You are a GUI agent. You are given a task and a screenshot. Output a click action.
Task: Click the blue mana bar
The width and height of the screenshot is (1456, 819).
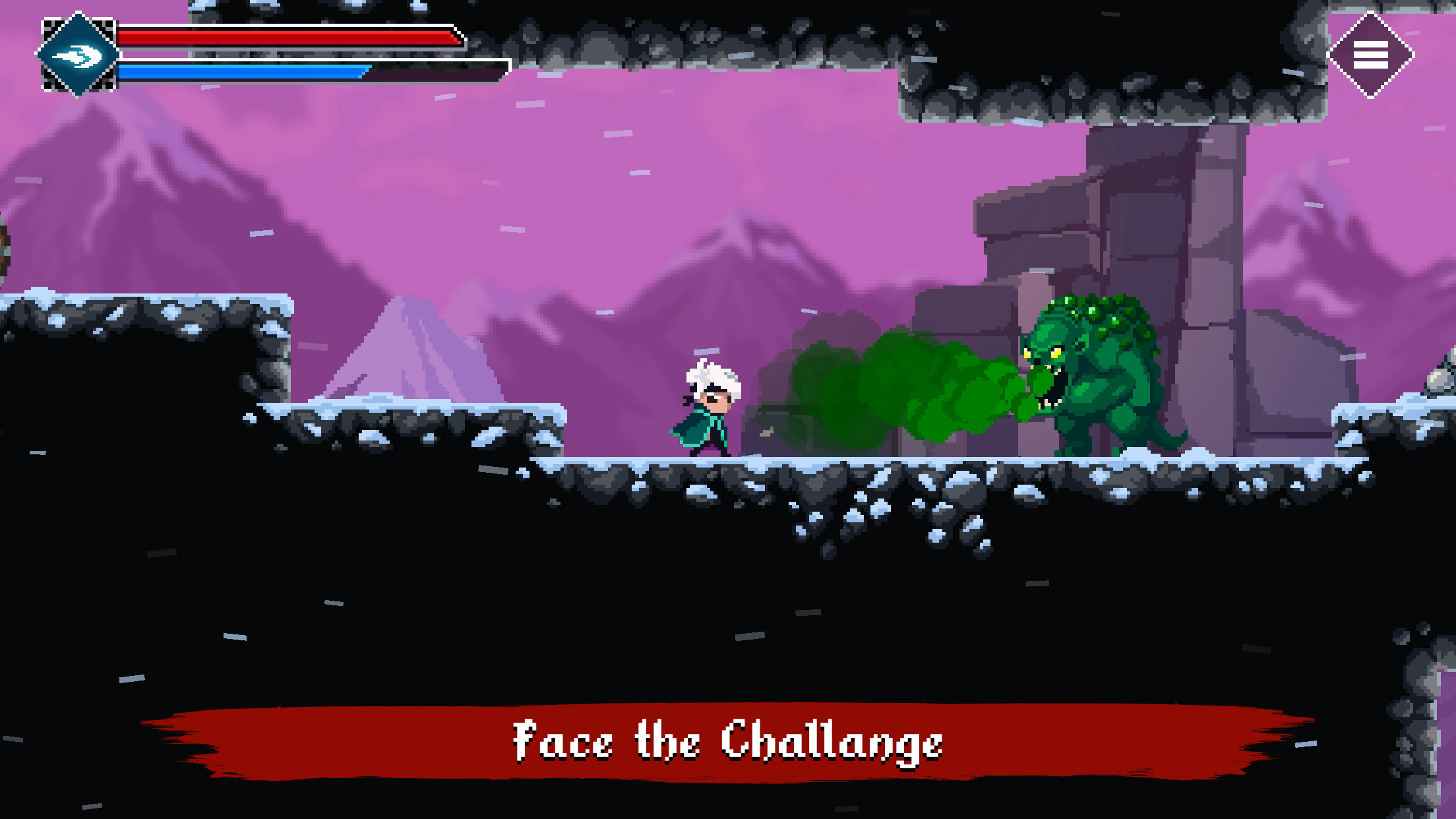(244, 73)
